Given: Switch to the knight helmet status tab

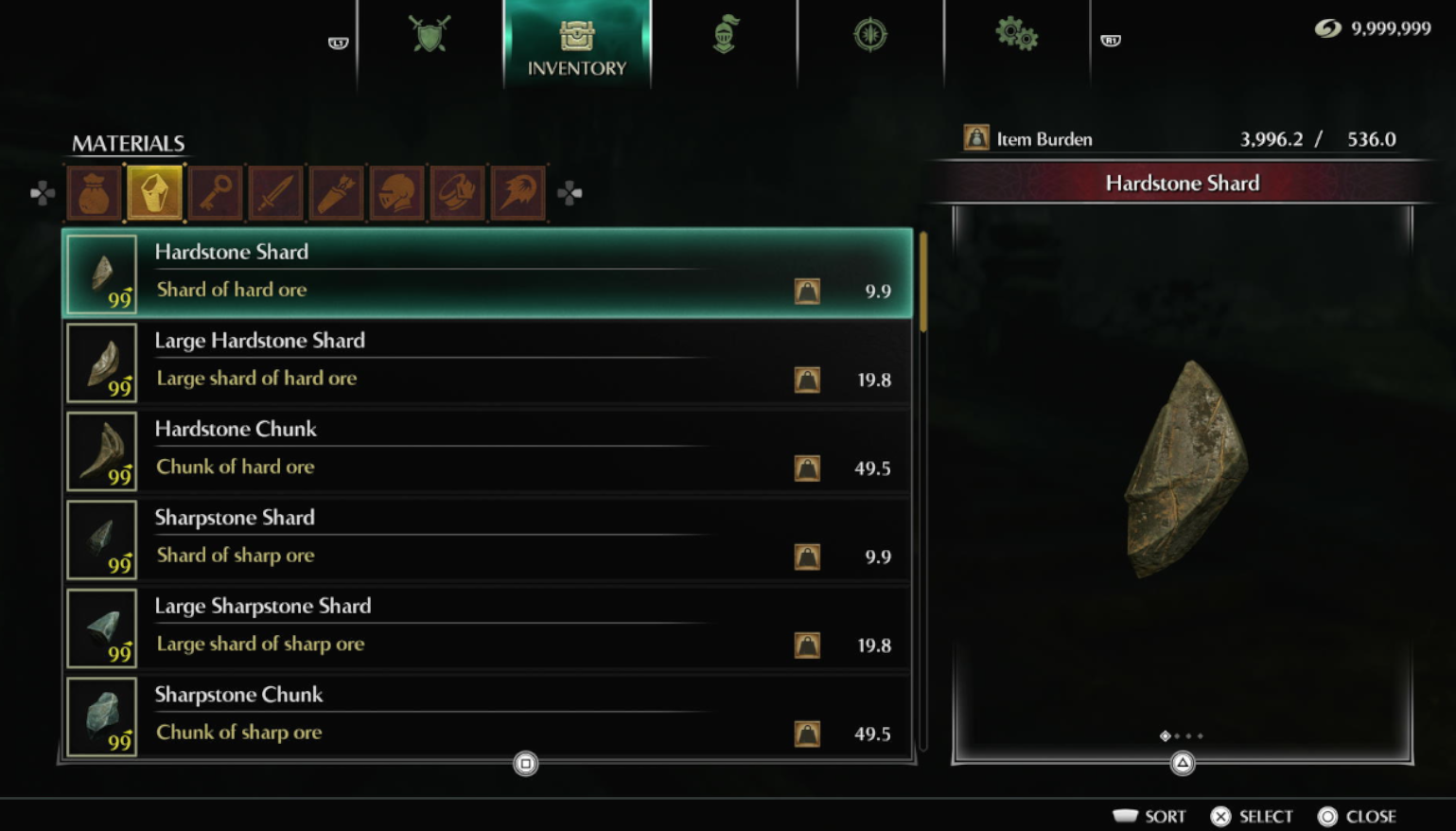Looking at the screenshot, I should coord(725,36).
